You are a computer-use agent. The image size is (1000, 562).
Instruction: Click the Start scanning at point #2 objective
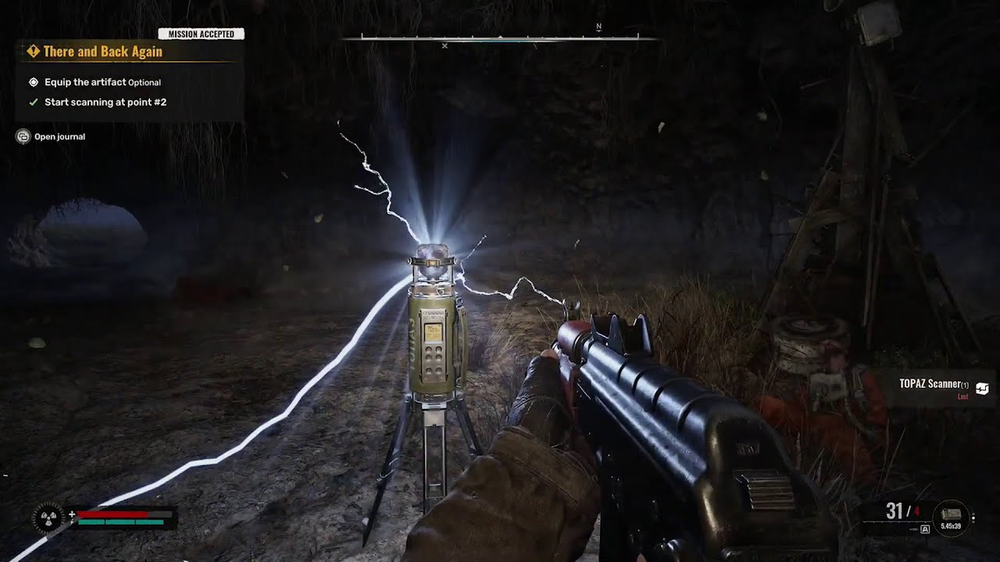click(x=105, y=102)
